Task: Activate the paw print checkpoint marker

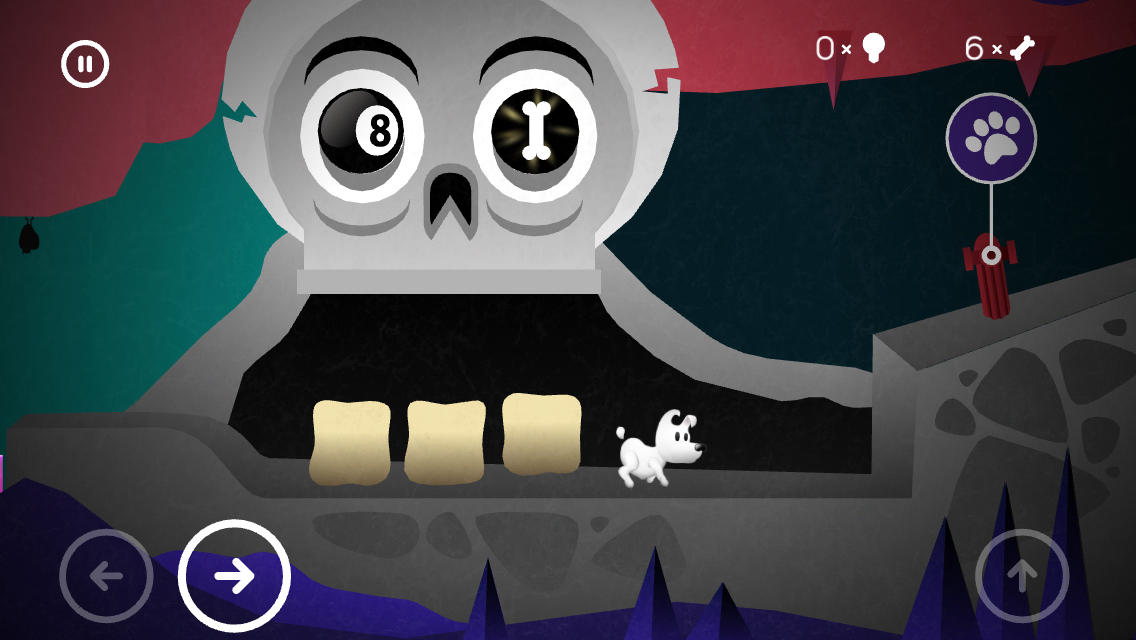Action: [991, 138]
